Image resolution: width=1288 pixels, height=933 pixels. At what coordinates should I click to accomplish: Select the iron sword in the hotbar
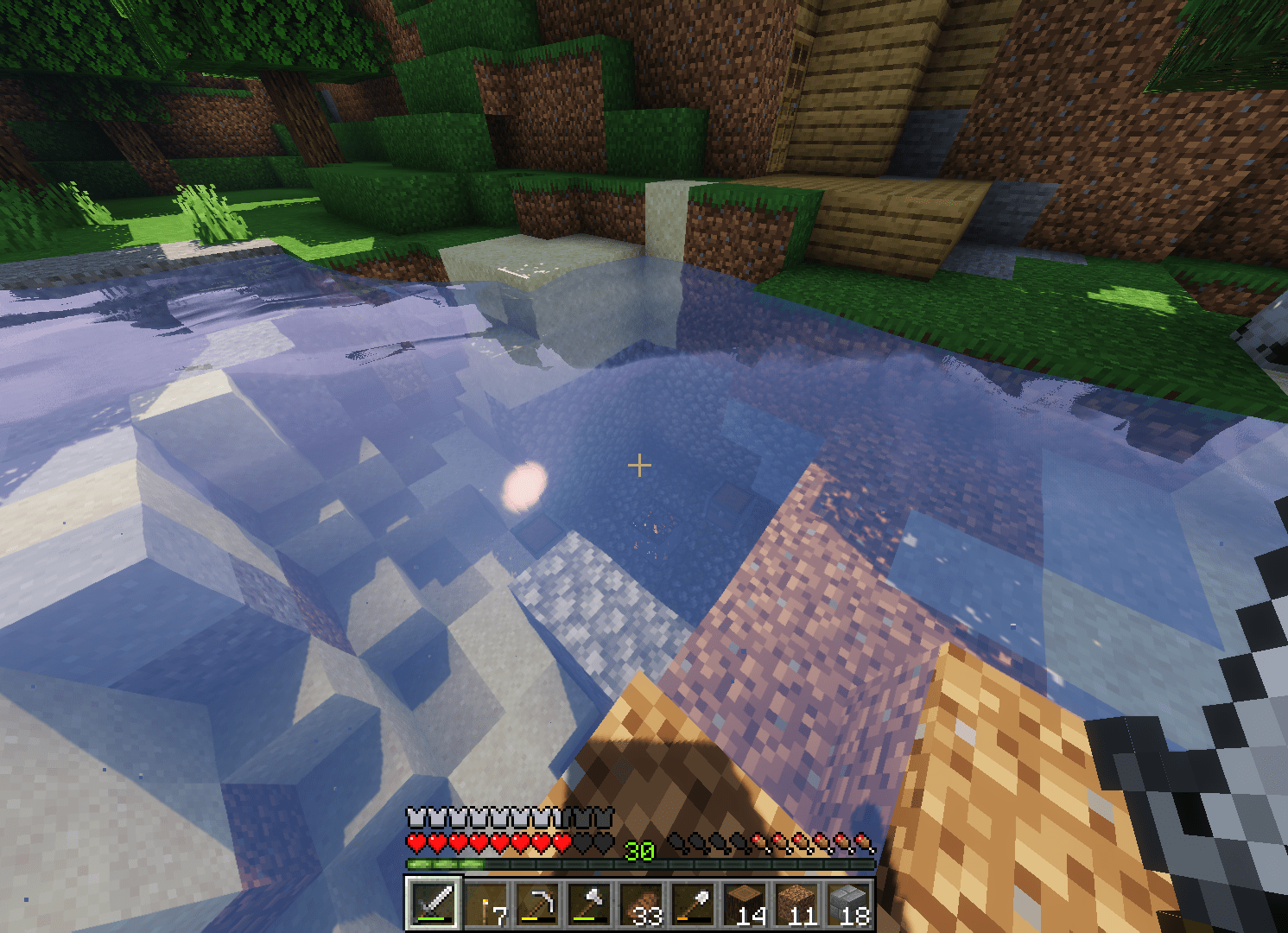(x=435, y=905)
